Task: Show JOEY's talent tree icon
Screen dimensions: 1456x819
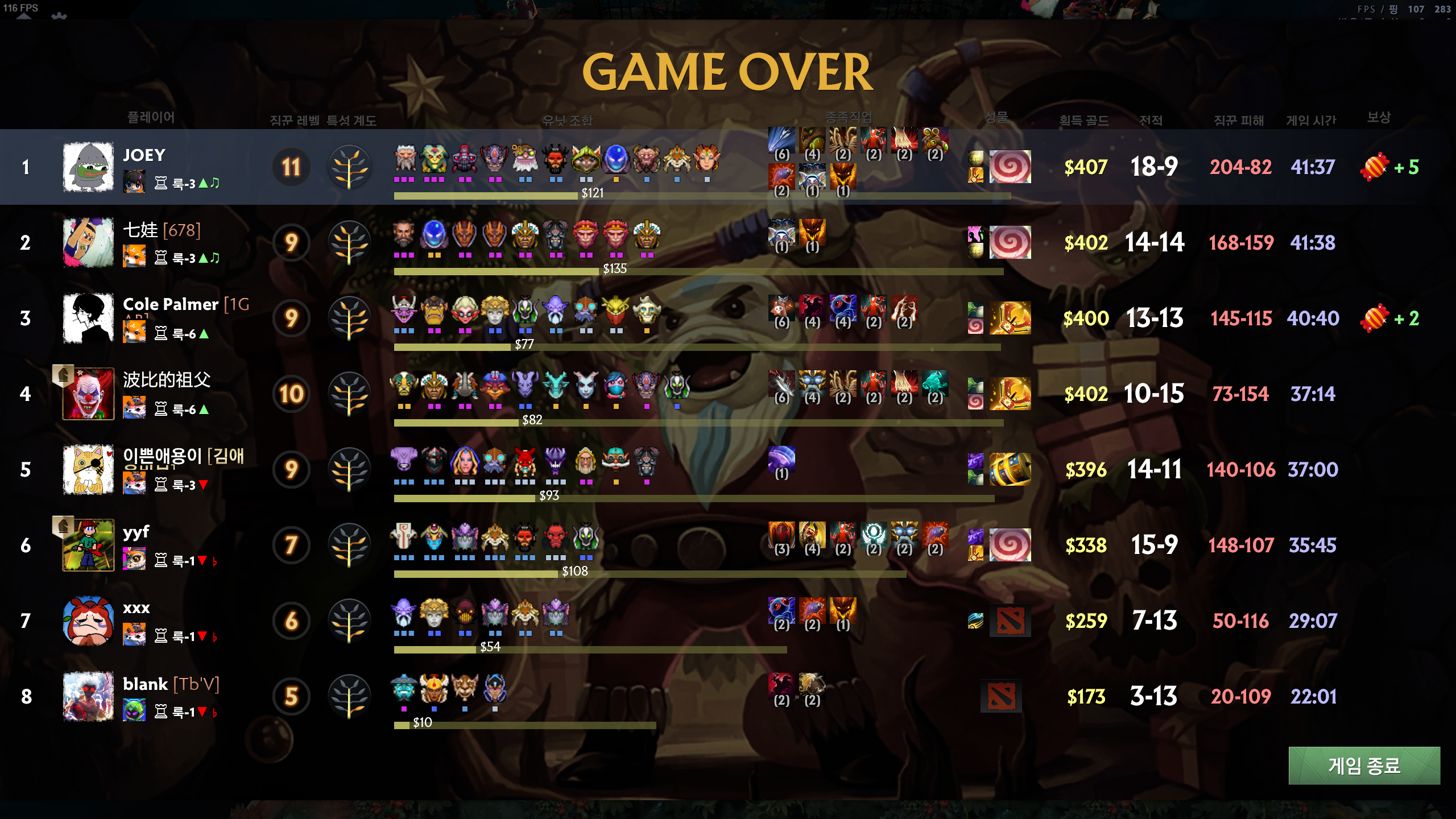Action: coord(350,167)
